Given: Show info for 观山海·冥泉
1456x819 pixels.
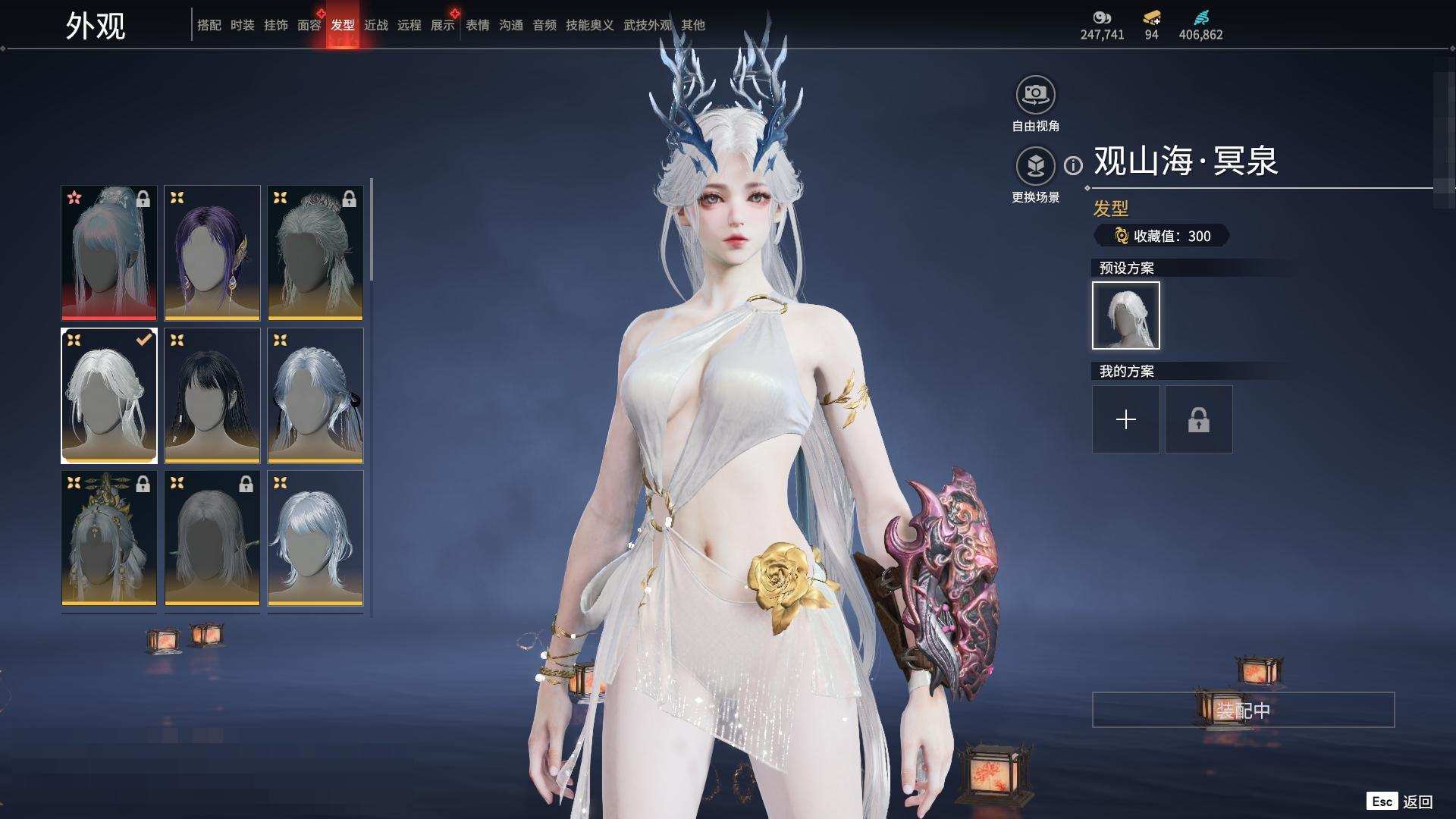Looking at the screenshot, I should (x=1073, y=165).
